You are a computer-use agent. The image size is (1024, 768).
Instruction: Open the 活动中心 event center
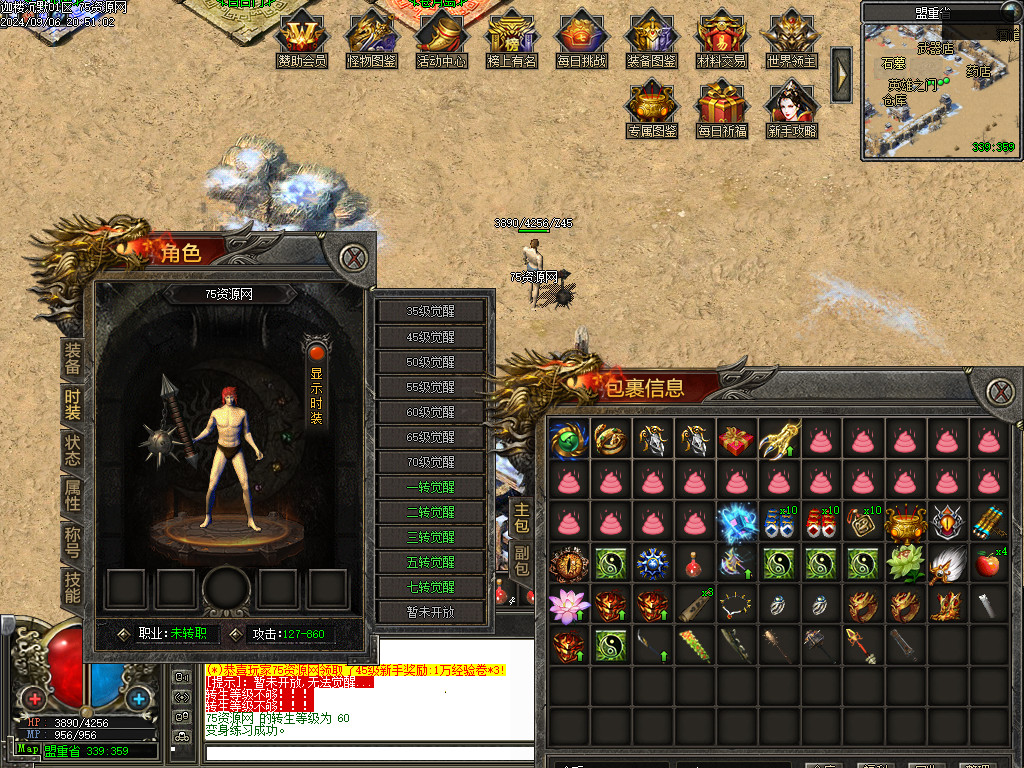pyautogui.click(x=441, y=38)
